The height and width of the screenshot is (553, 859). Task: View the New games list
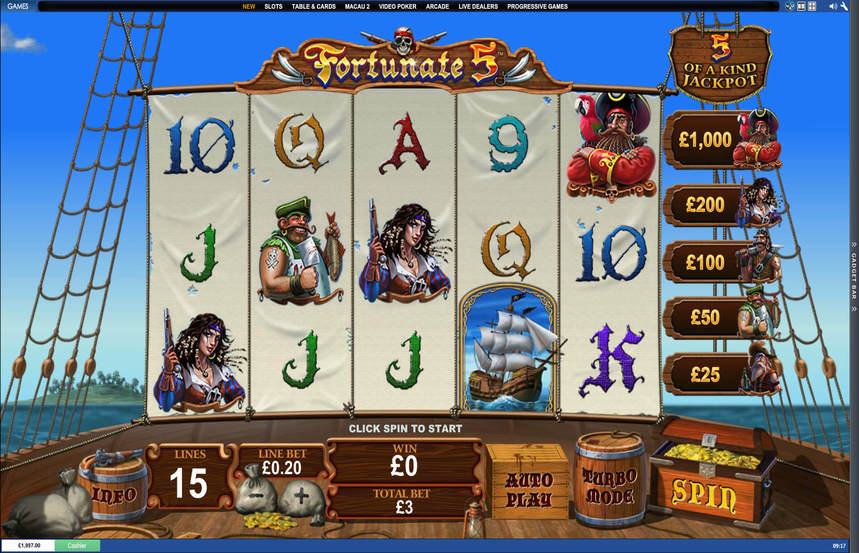pyautogui.click(x=248, y=6)
